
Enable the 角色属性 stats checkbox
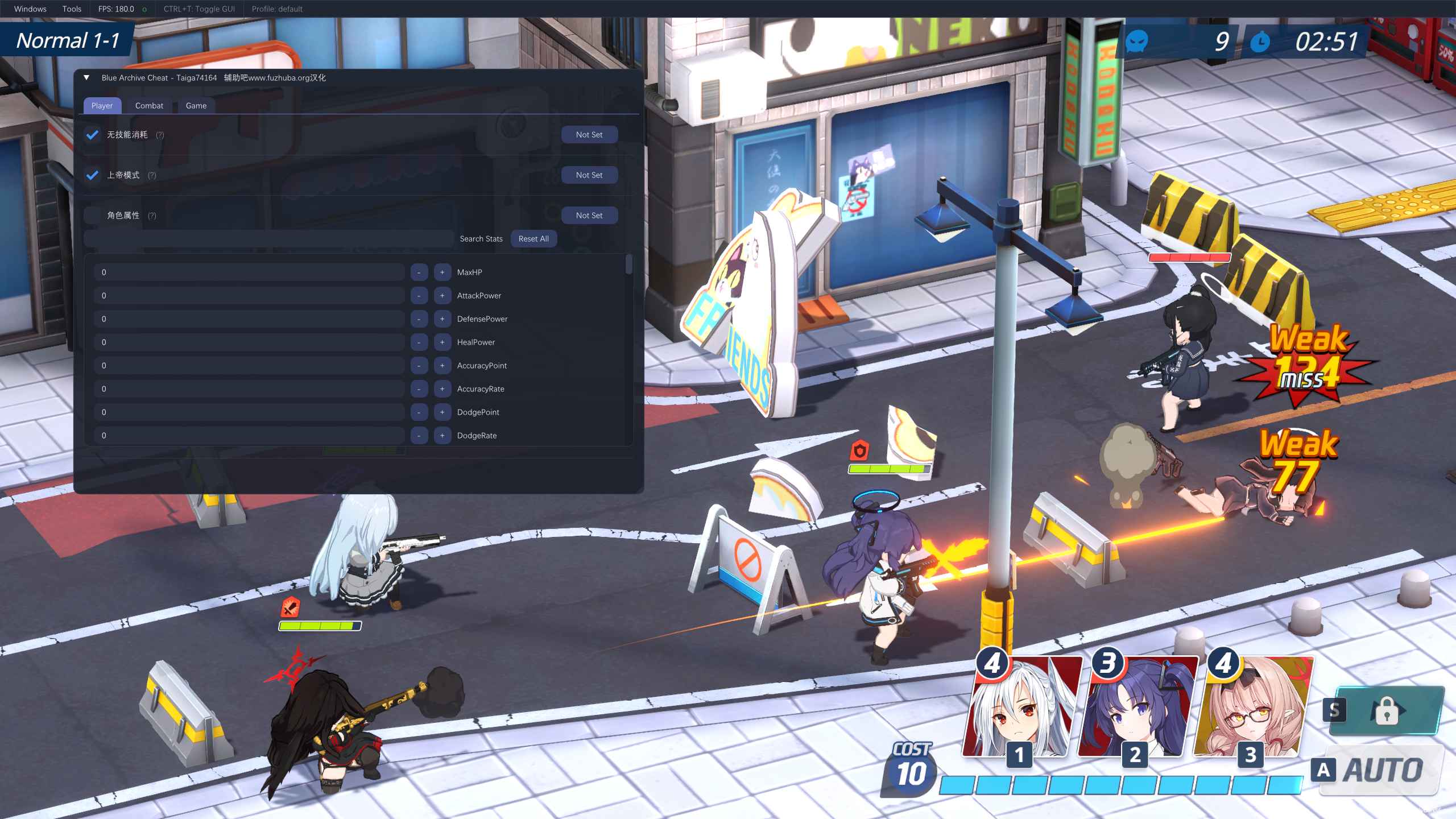click(92, 215)
